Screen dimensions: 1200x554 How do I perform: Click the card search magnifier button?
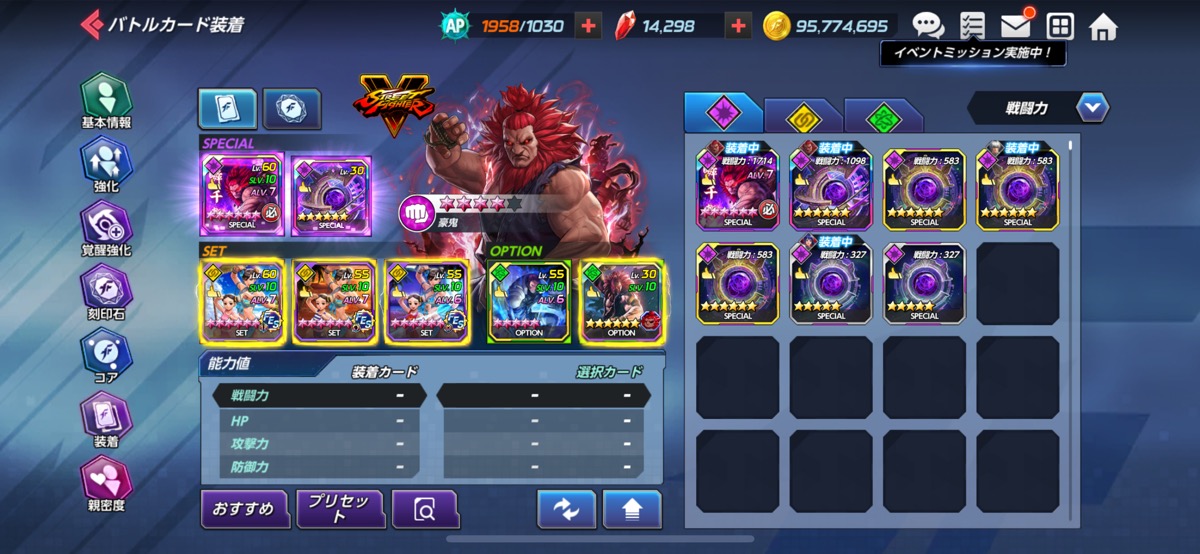point(425,510)
